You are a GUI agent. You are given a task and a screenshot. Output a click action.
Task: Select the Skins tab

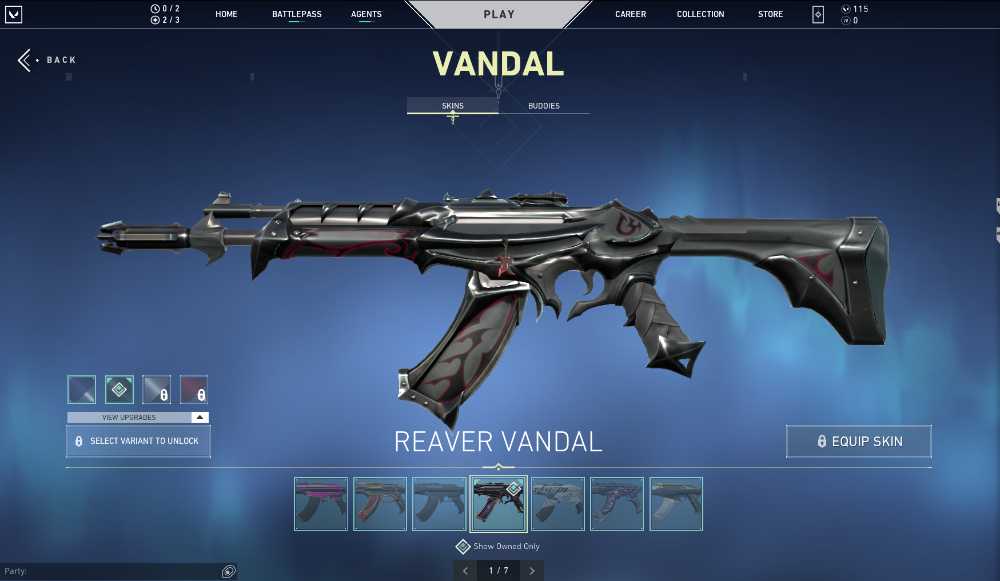click(452, 106)
